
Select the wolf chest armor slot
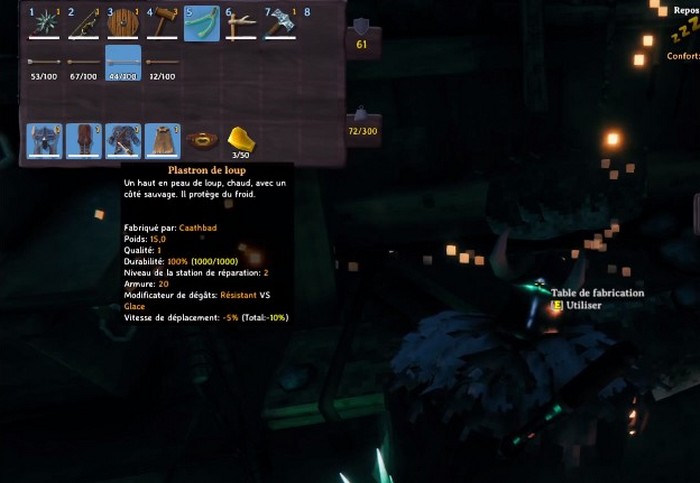tap(122, 141)
